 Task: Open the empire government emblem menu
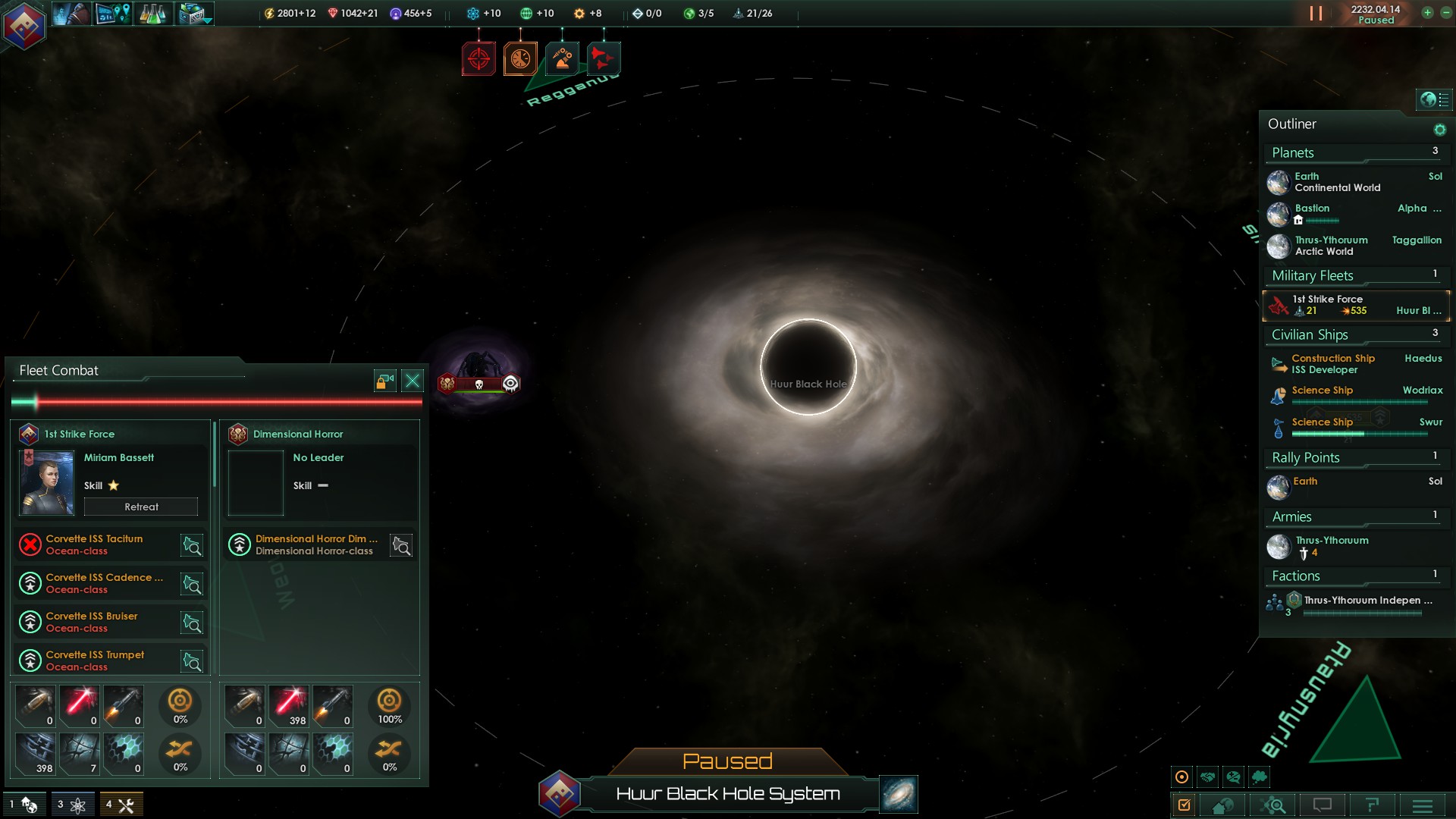click(24, 25)
